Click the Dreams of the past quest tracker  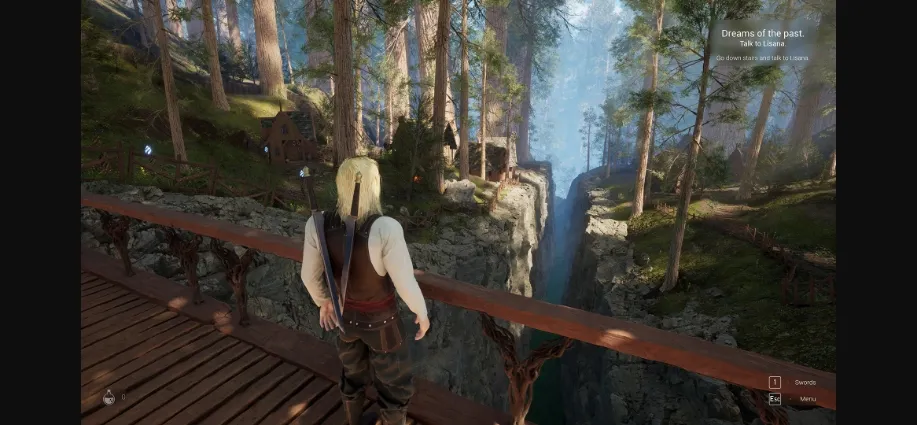pyautogui.click(x=763, y=33)
